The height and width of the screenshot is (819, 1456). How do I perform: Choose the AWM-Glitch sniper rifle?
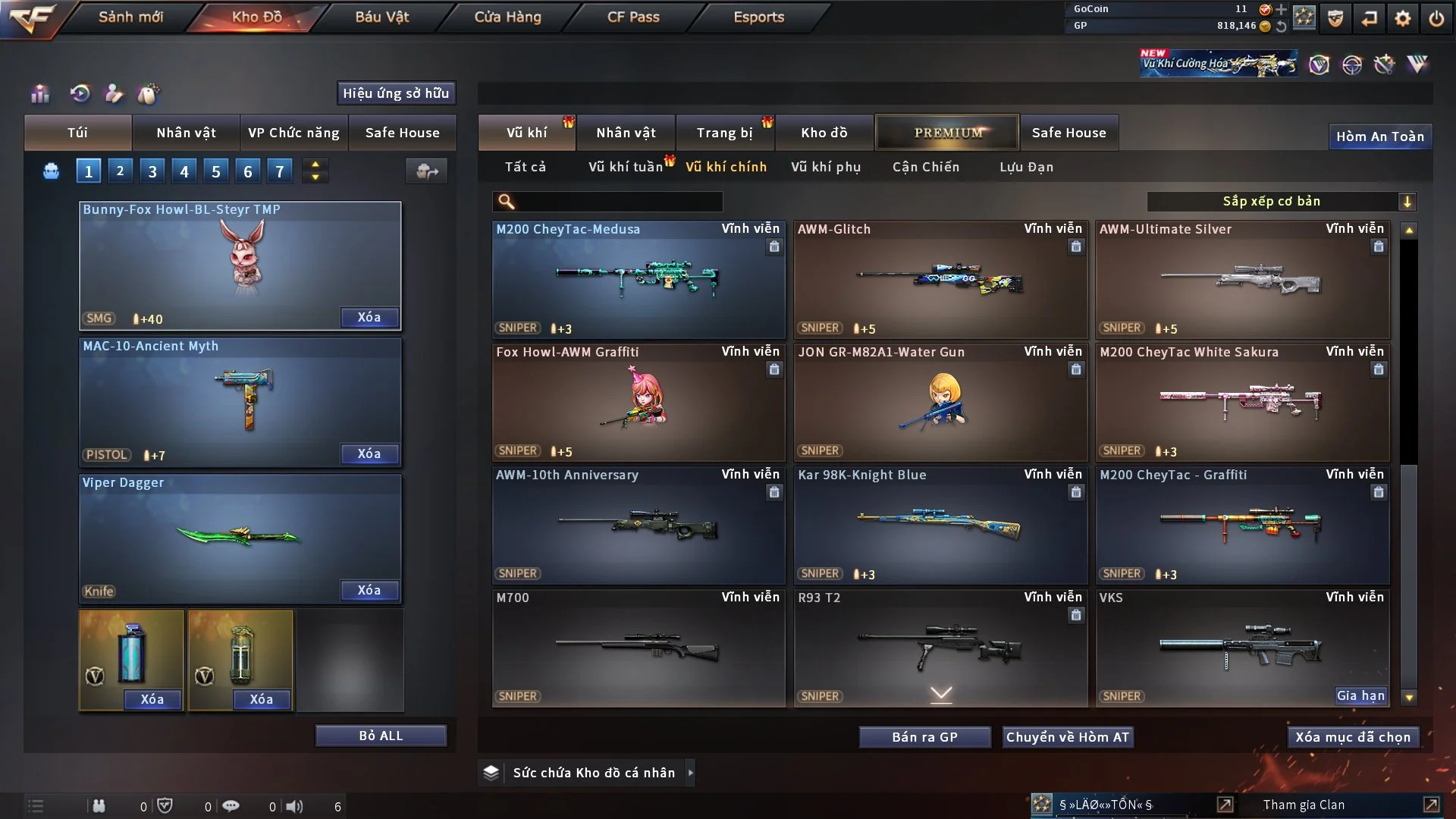[x=940, y=280]
